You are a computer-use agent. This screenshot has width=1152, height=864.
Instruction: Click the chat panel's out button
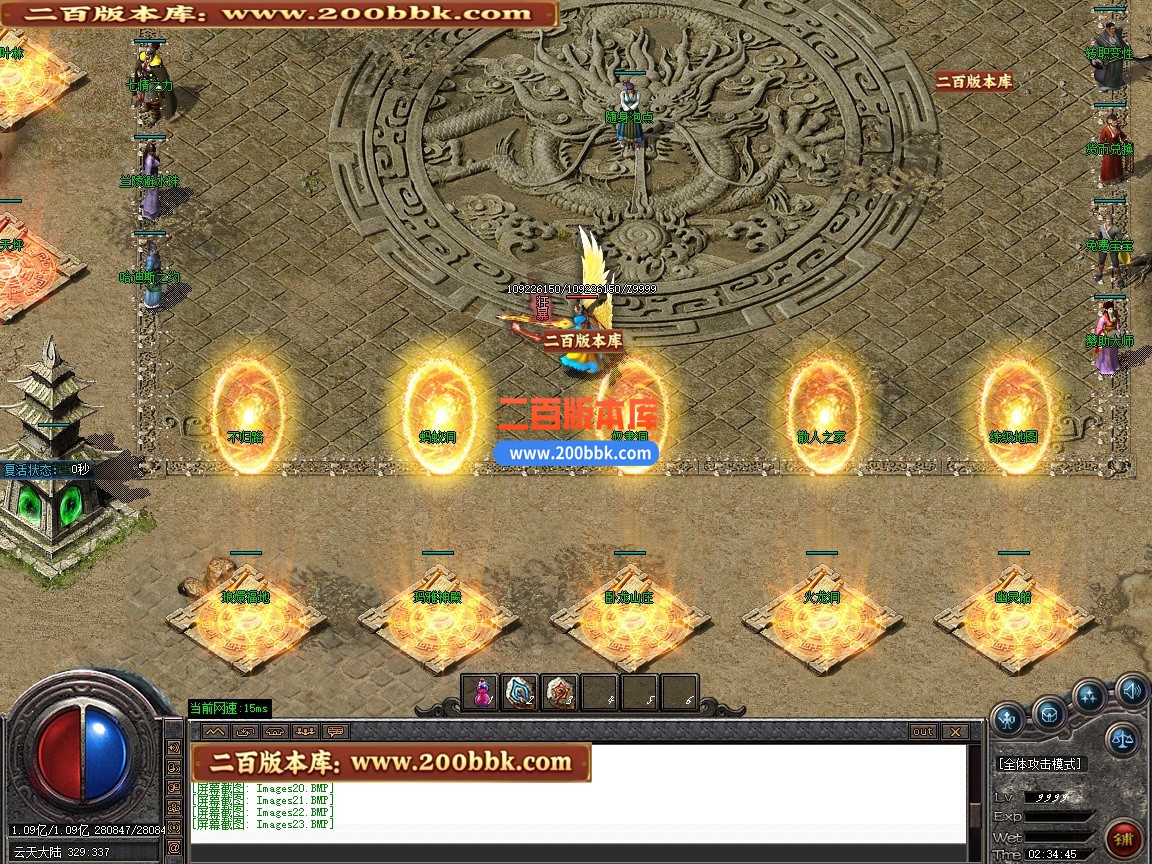click(922, 732)
